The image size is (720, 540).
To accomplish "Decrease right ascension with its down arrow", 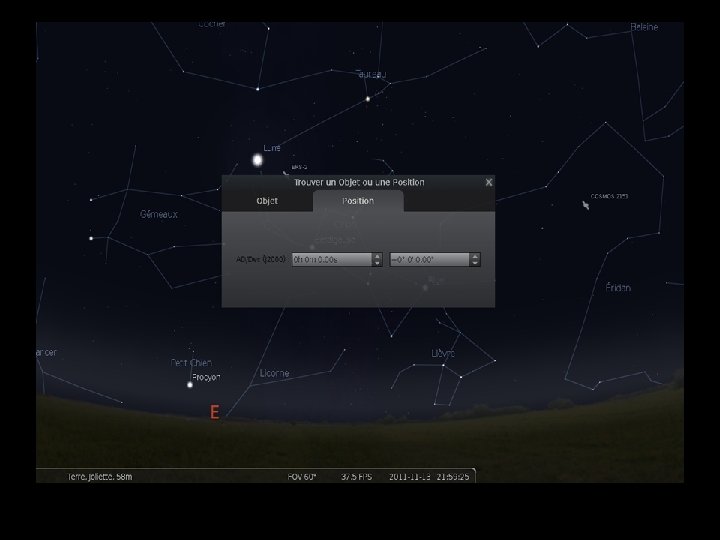I will [377, 263].
